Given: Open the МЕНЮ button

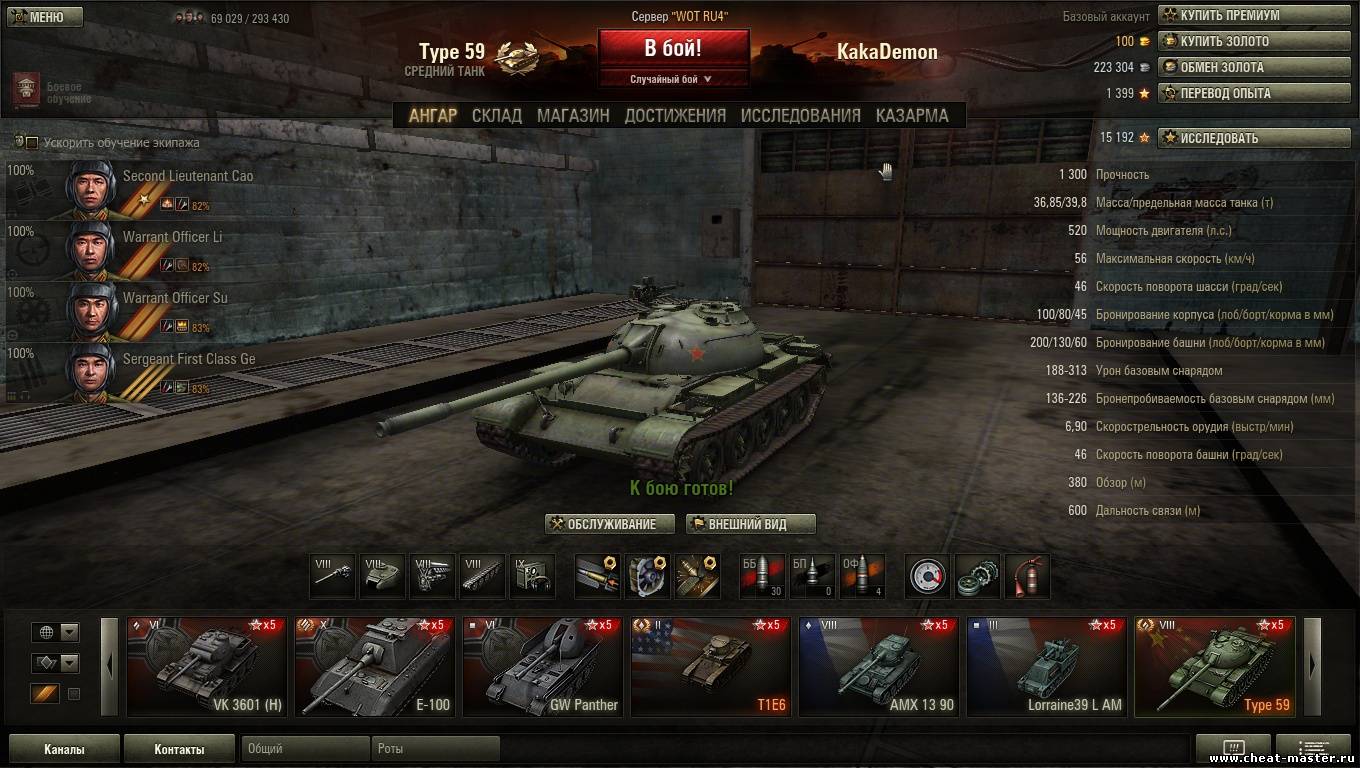Looking at the screenshot, I should tap(45, 17).
